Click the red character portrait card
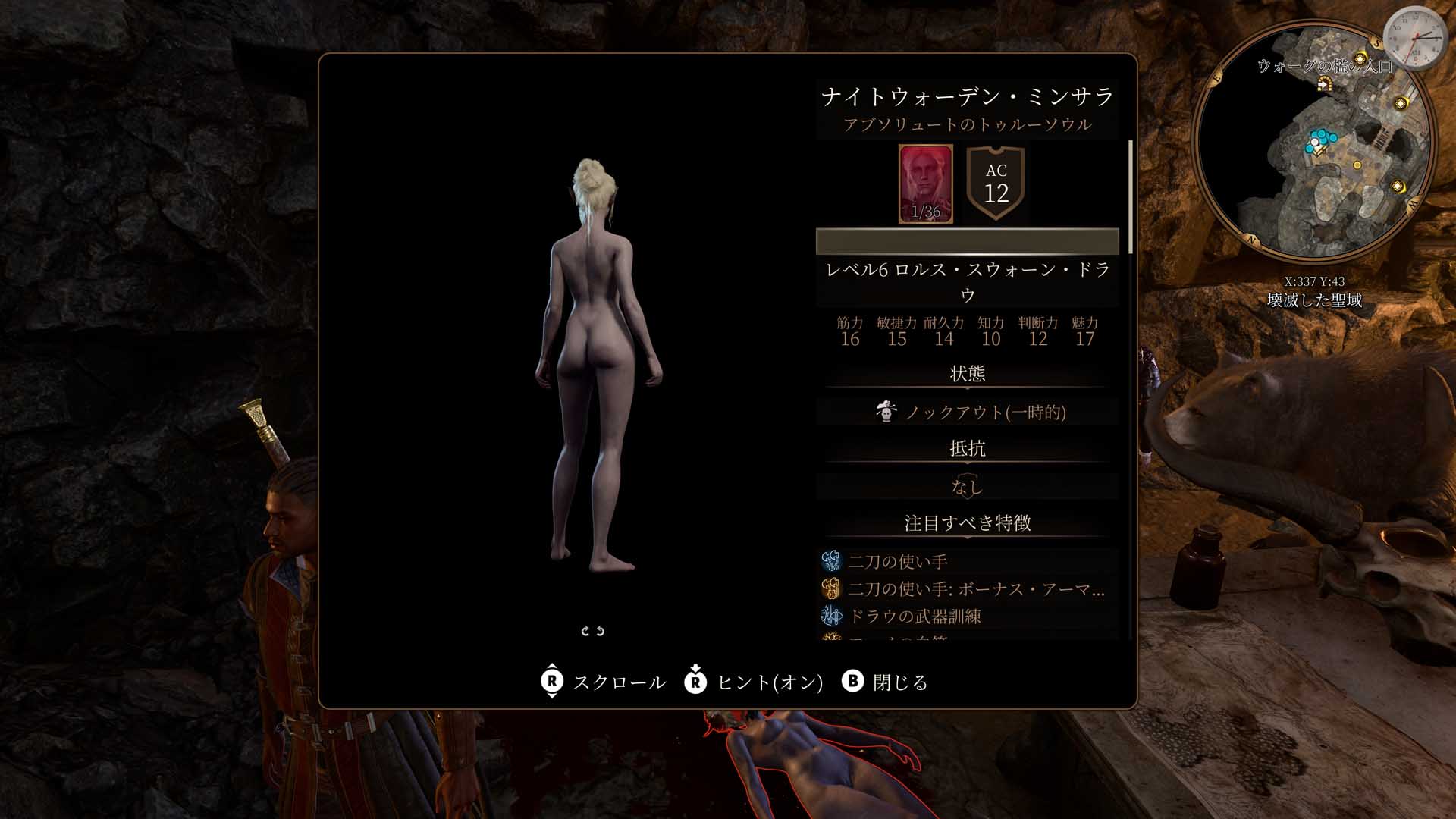This screenshot has width=1456, height=819. point(925,184)
